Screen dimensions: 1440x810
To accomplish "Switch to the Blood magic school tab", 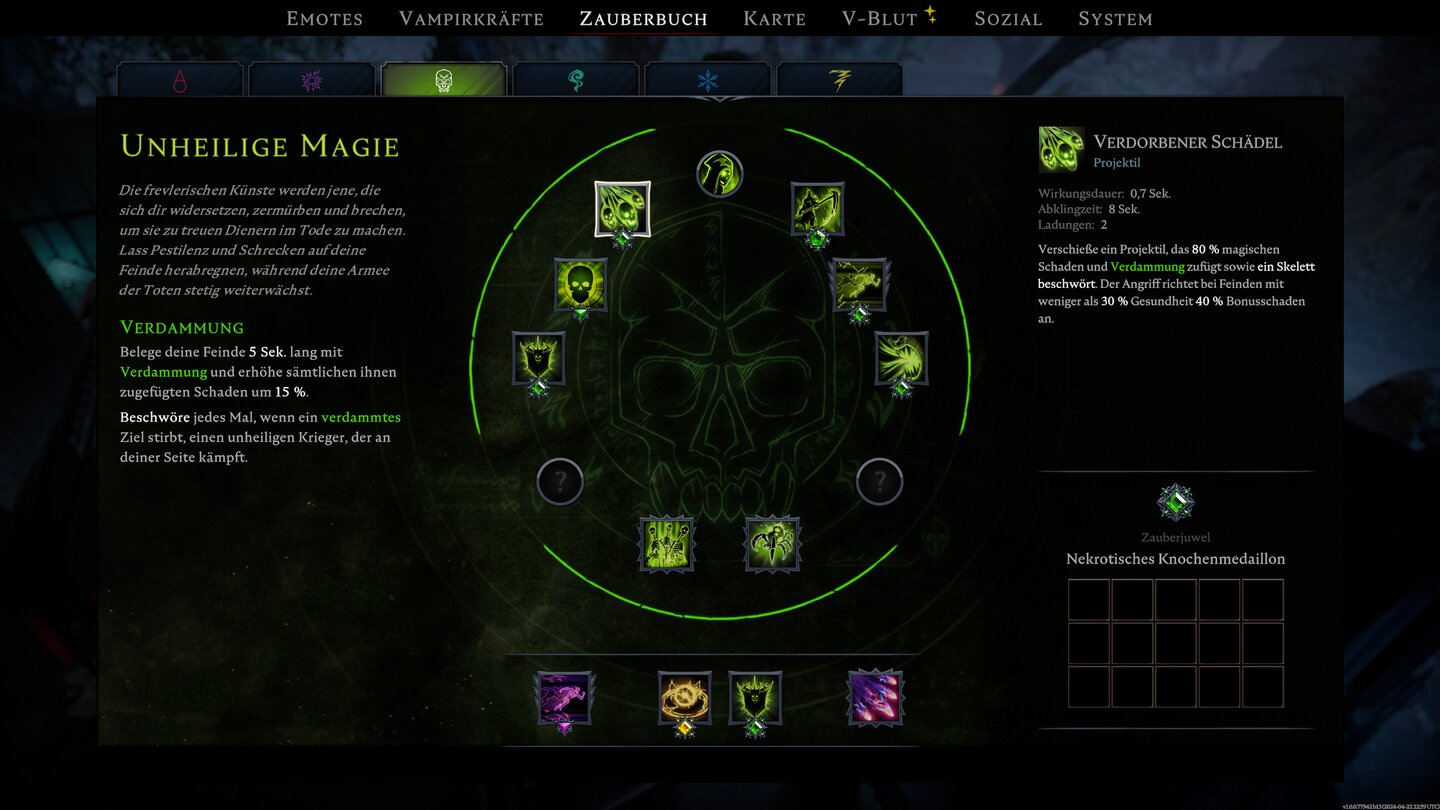I will [181, 80].
